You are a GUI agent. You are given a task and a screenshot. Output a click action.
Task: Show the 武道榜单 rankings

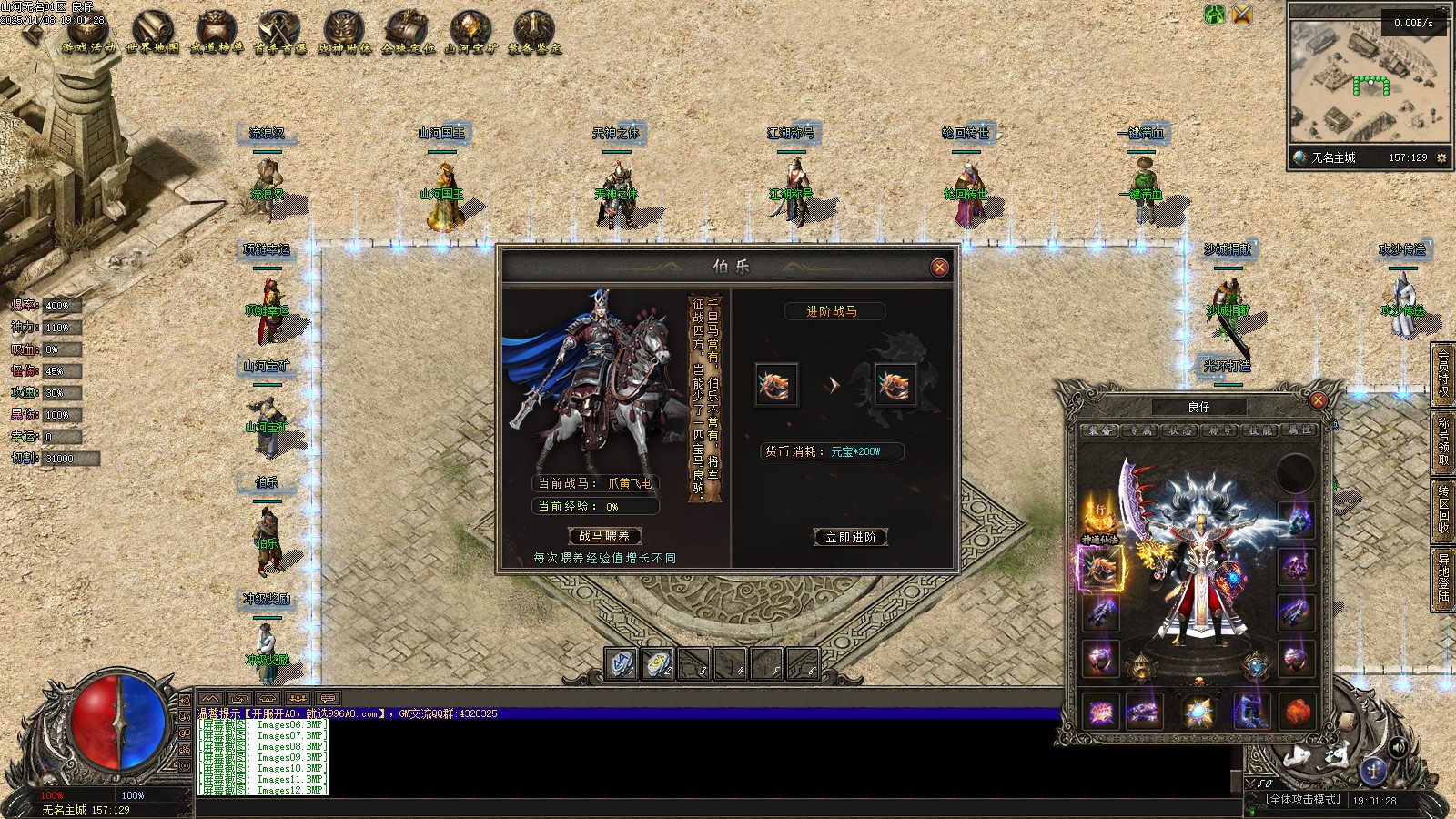pyautogui.click(x=217, y=32)
